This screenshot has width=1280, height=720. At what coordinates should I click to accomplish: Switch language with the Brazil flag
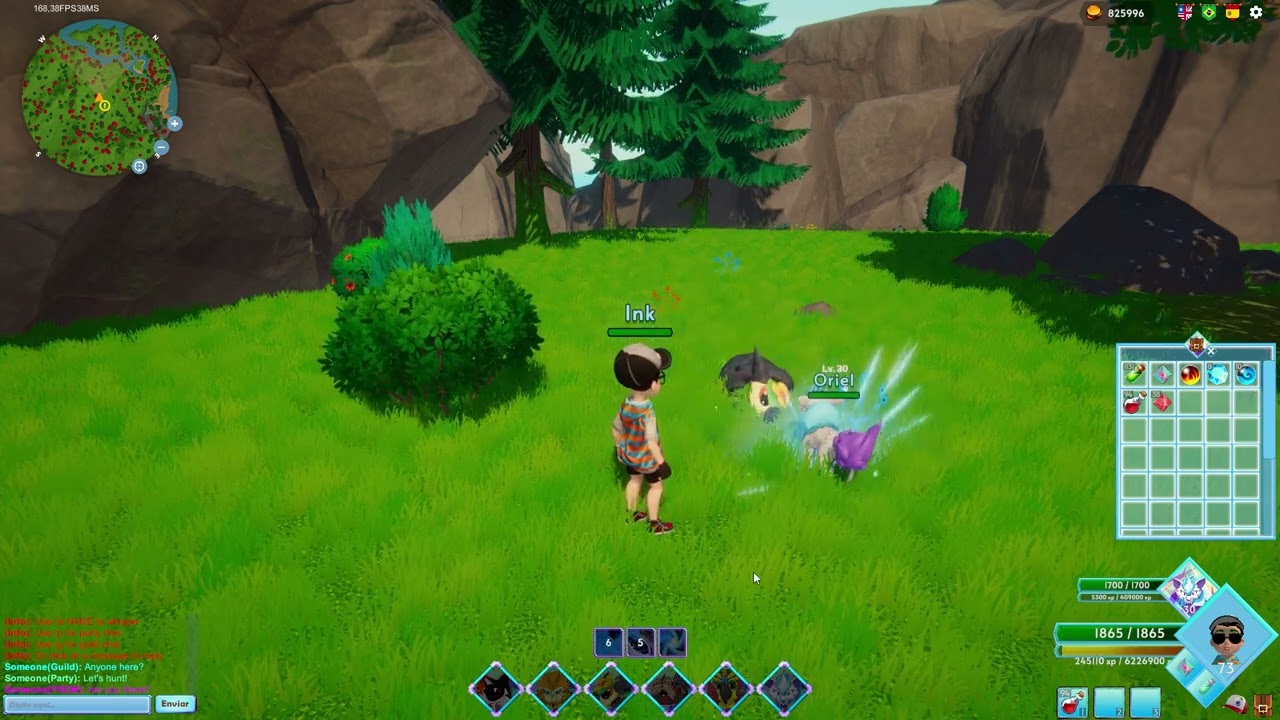click(1208, 13)
